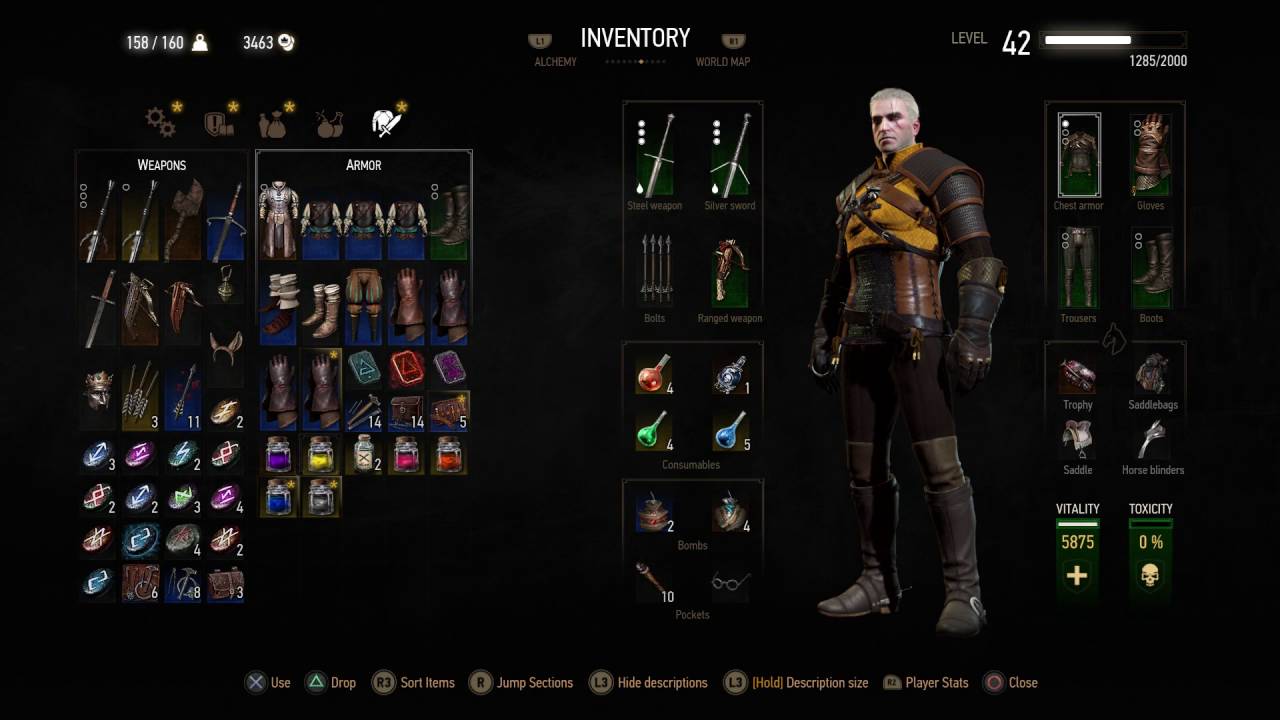
Task: Switch to the alchemy flasks inventory tab
Action: (x=329, y=123)
